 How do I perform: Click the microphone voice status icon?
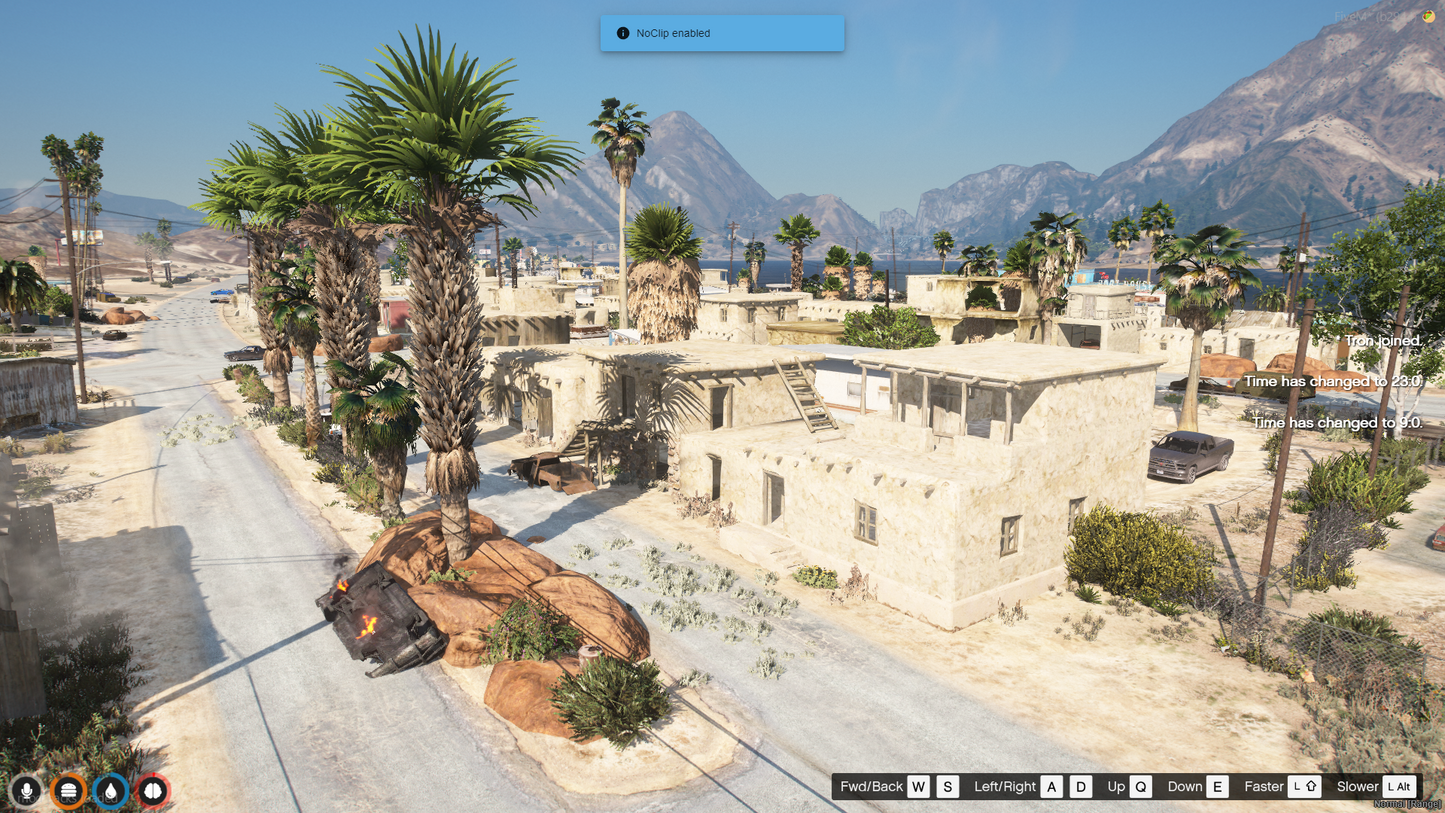[x=27, y=791]
